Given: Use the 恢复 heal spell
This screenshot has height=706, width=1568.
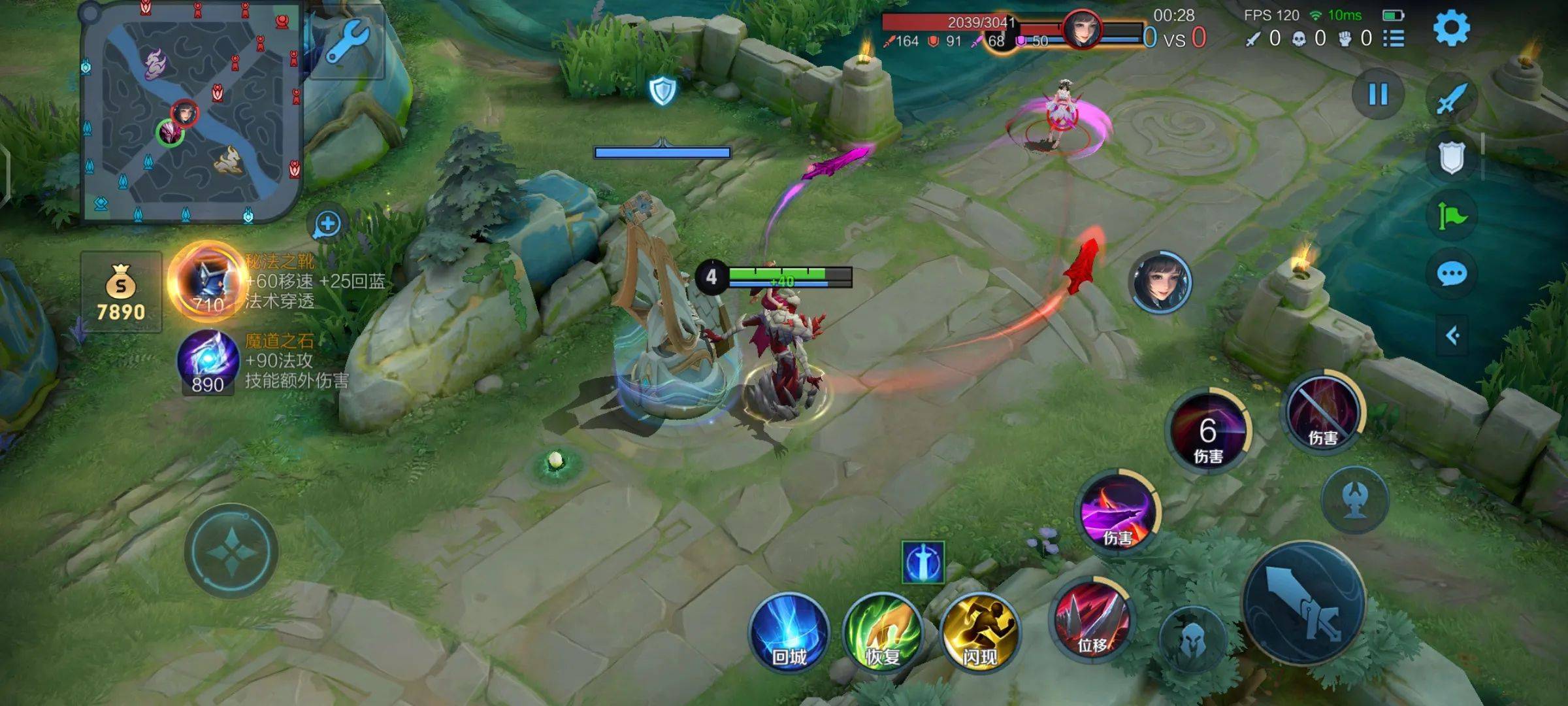Looking at the screenshot, I should [x=883, y=633].
